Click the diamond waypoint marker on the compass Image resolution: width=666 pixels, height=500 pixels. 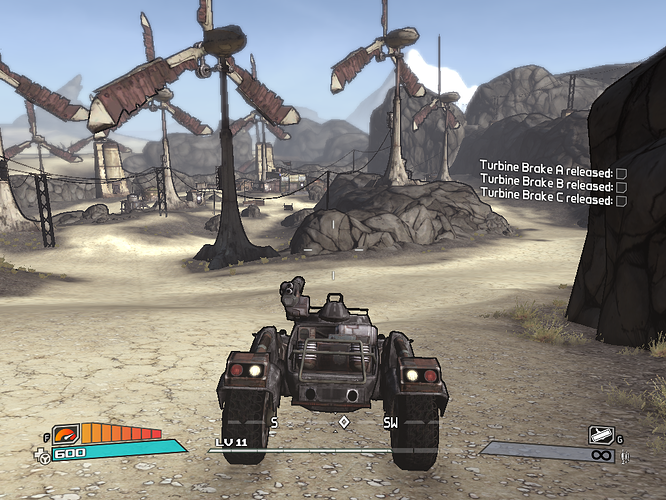pyautogui.click(x=344, y=422)
